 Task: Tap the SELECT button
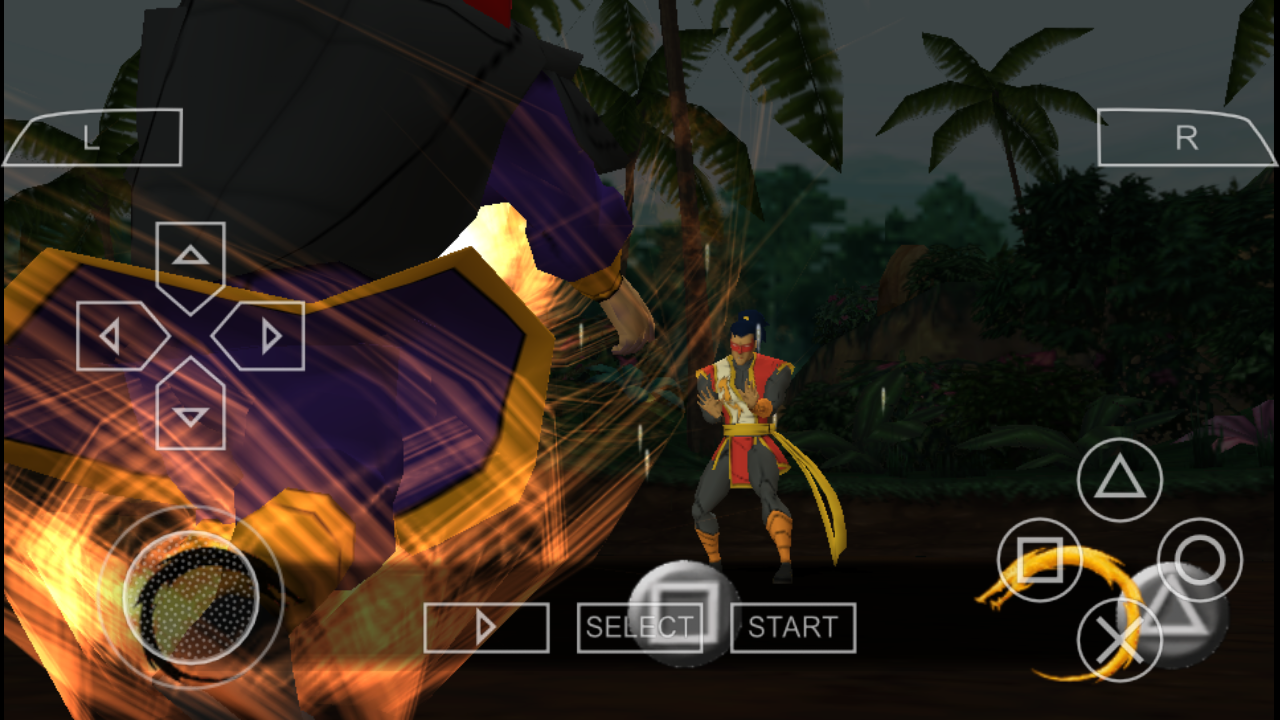(x=638, y=628)
